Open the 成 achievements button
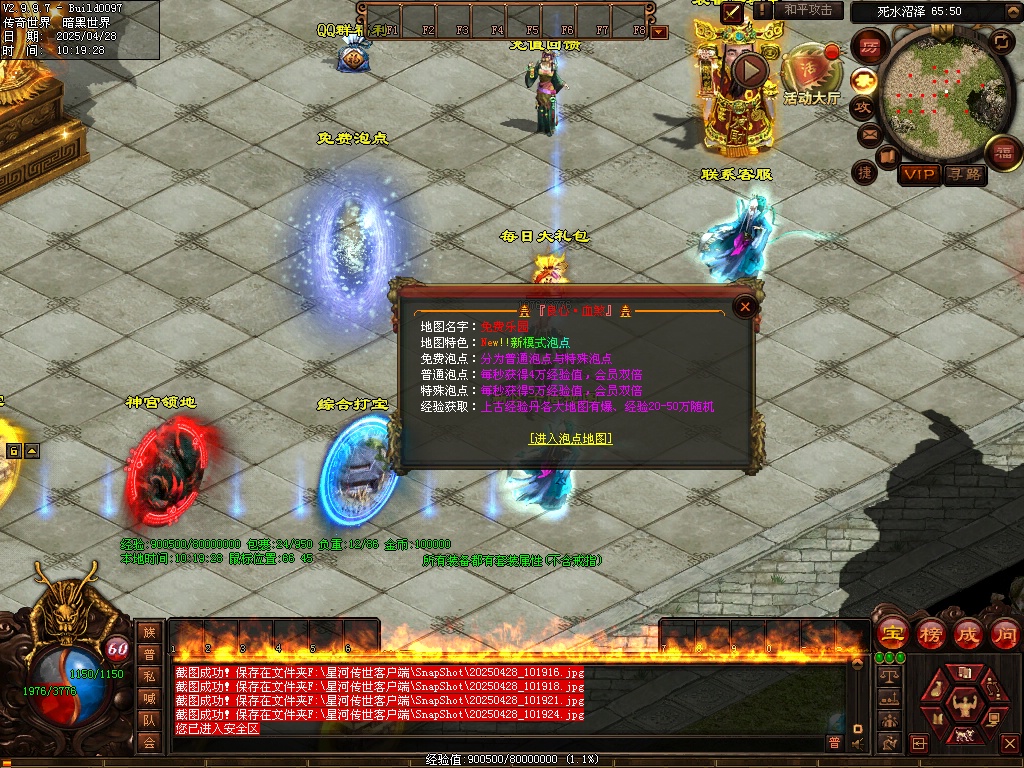 (967, 634)
